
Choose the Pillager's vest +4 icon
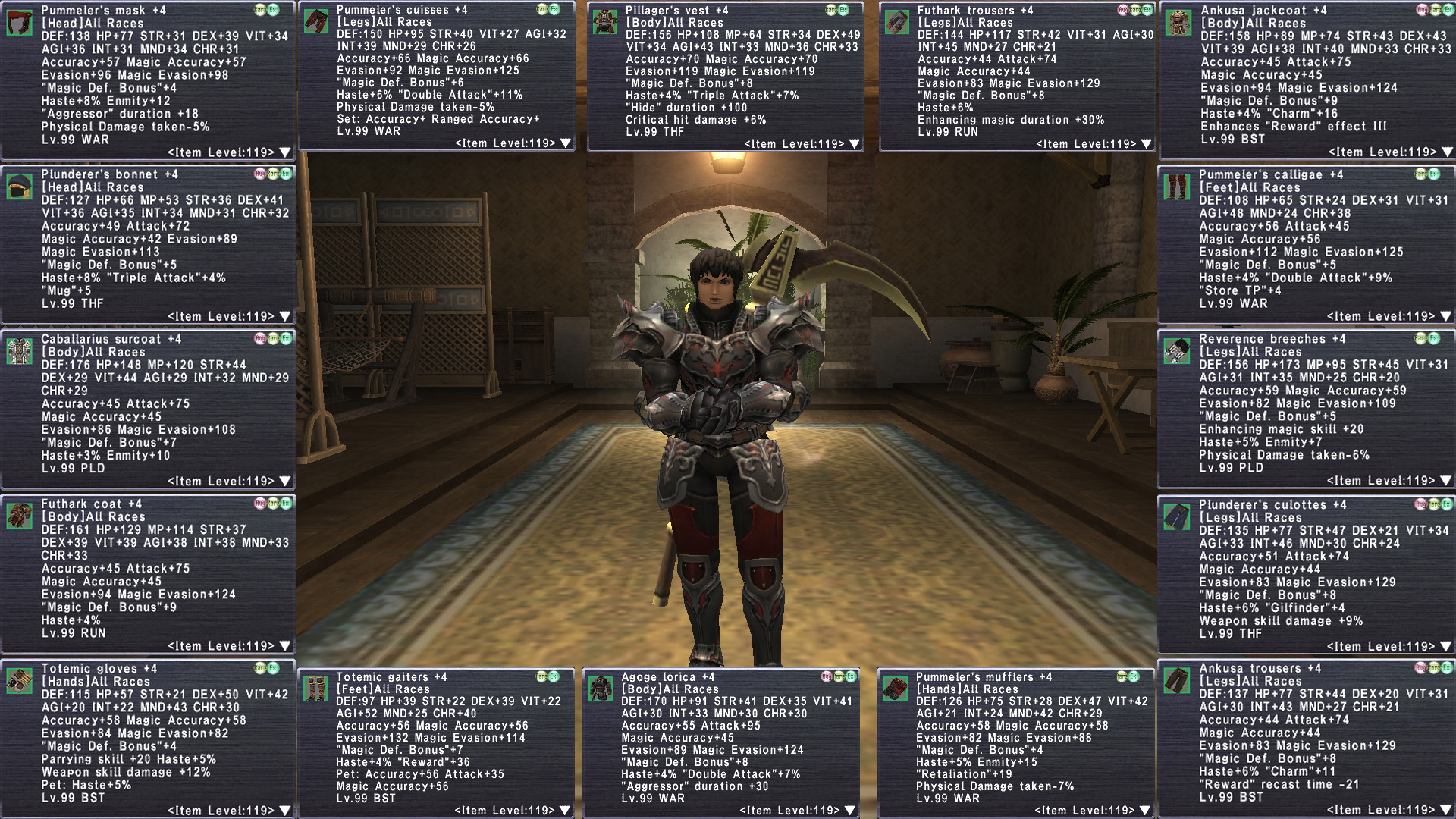(604, 22)
